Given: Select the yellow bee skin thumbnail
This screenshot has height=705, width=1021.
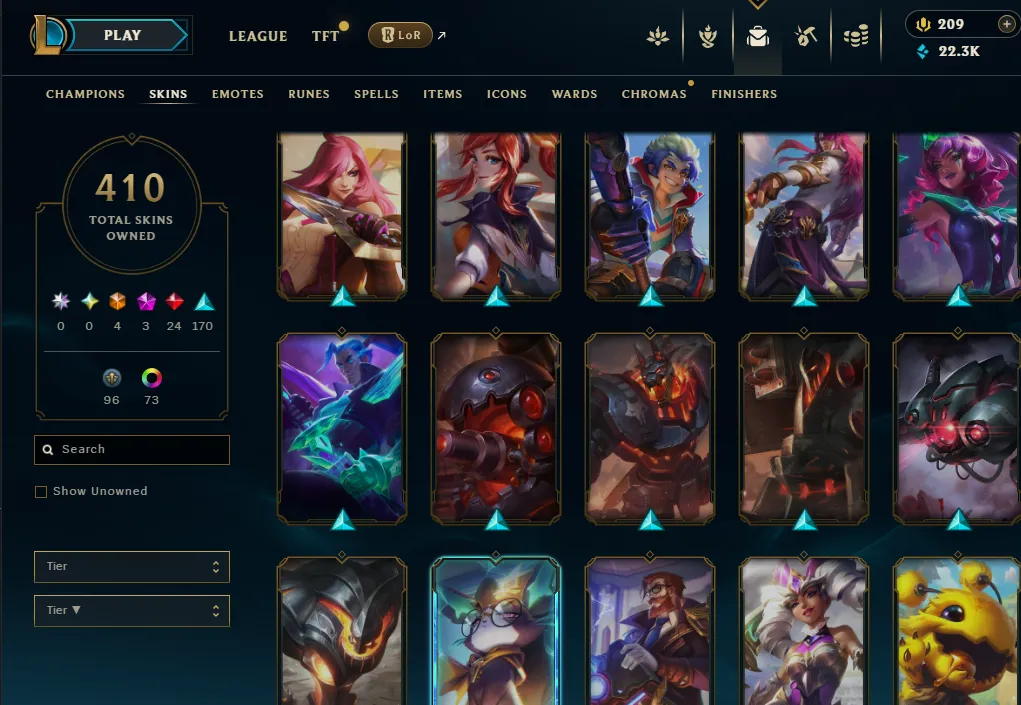Looking at the screenshot, I should 957,630.
